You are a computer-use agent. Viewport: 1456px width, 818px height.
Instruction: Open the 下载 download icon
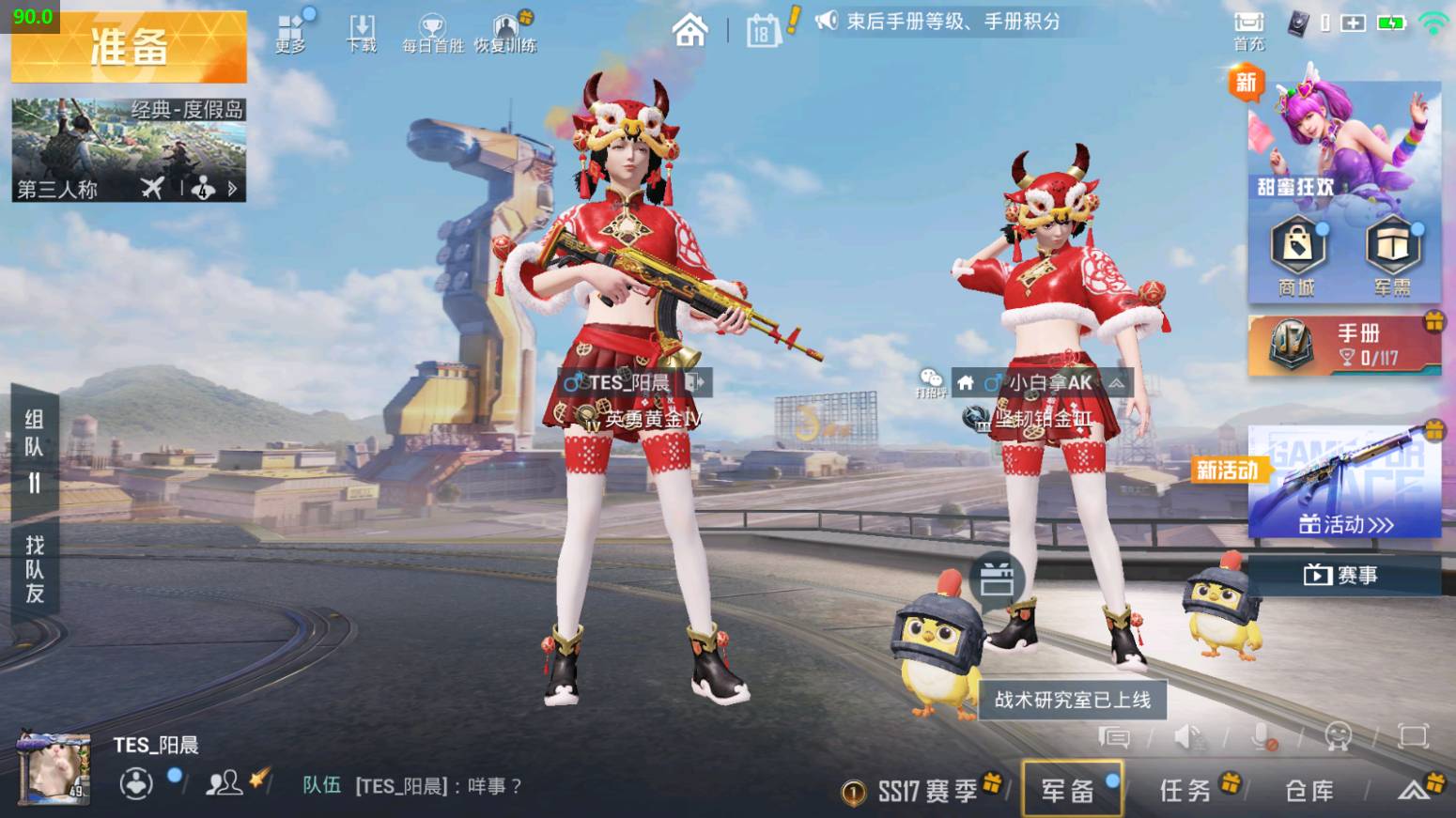pos(362,33)
